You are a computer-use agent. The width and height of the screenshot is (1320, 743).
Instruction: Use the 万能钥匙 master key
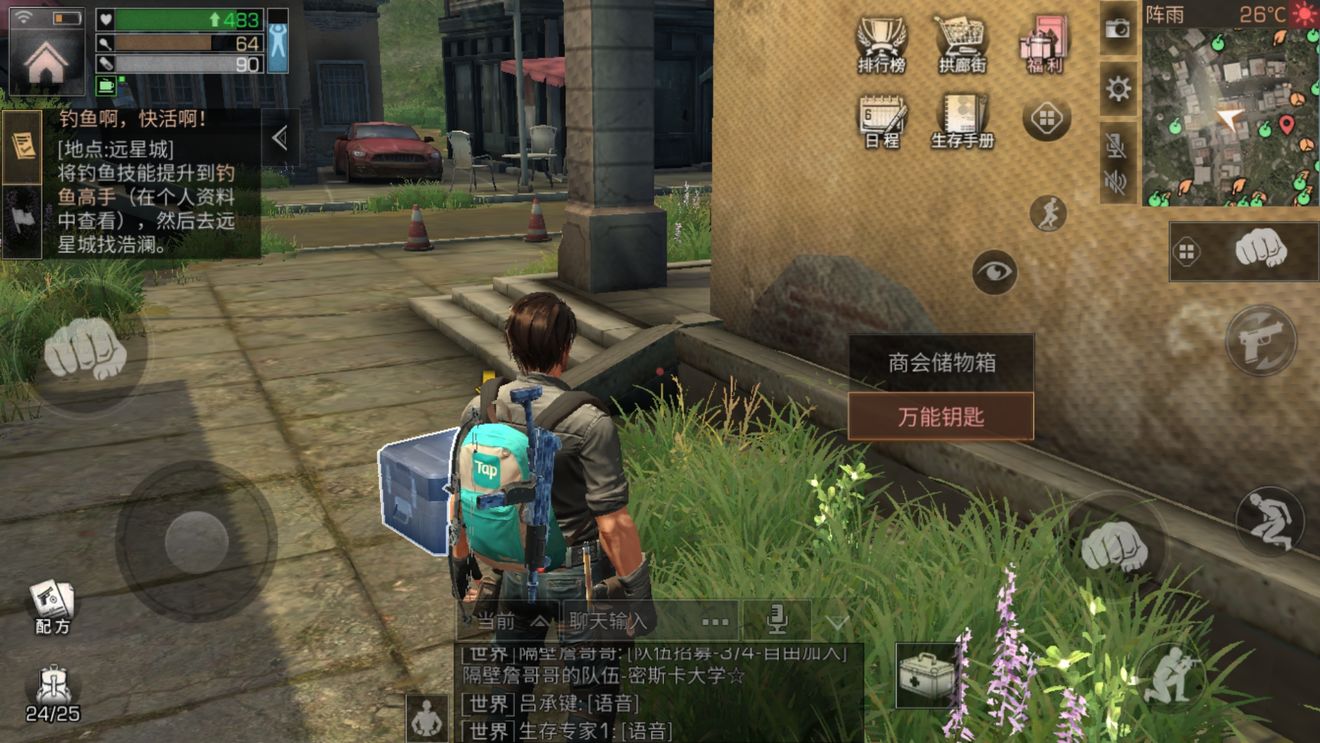click(x=941, y=417)
